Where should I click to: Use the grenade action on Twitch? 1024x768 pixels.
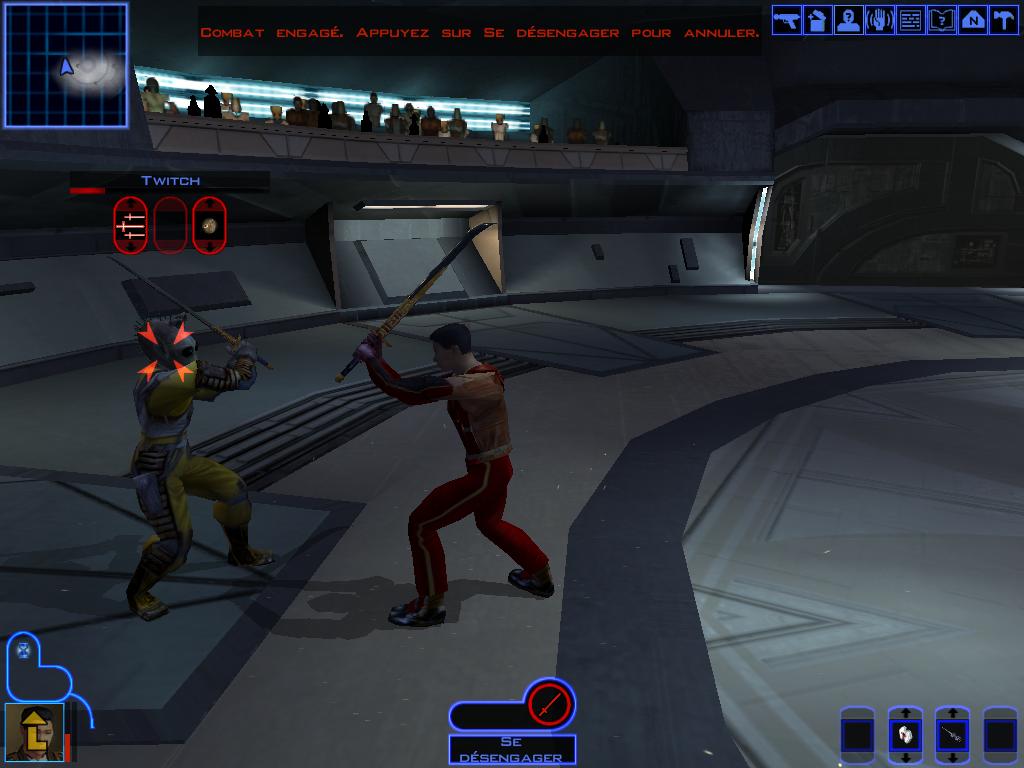coord(209,225)
